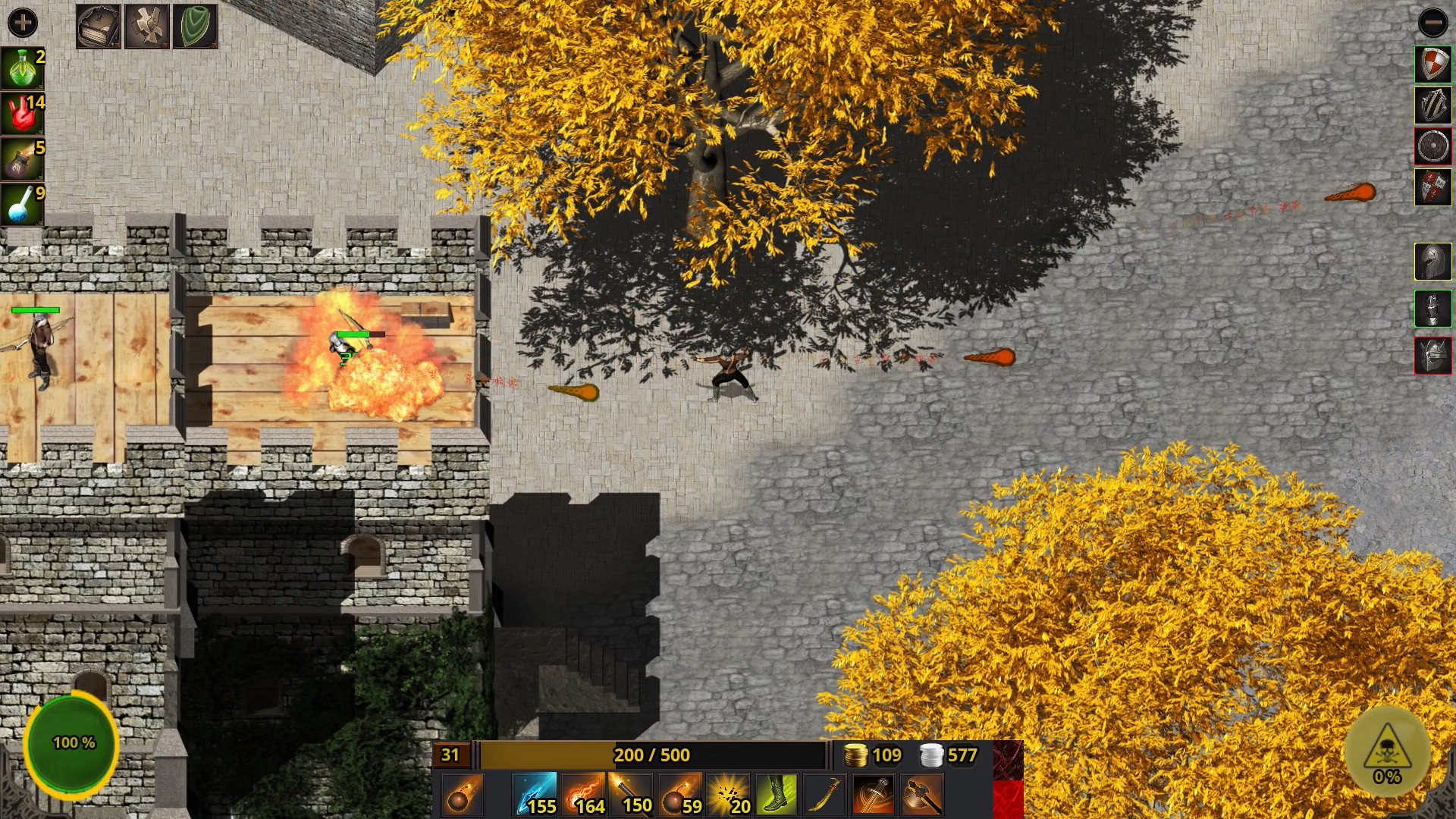The height and width of the screenshot is (819, 1456).
Task: Drink the blue mana flask
Action: click(x=22, y=205)
